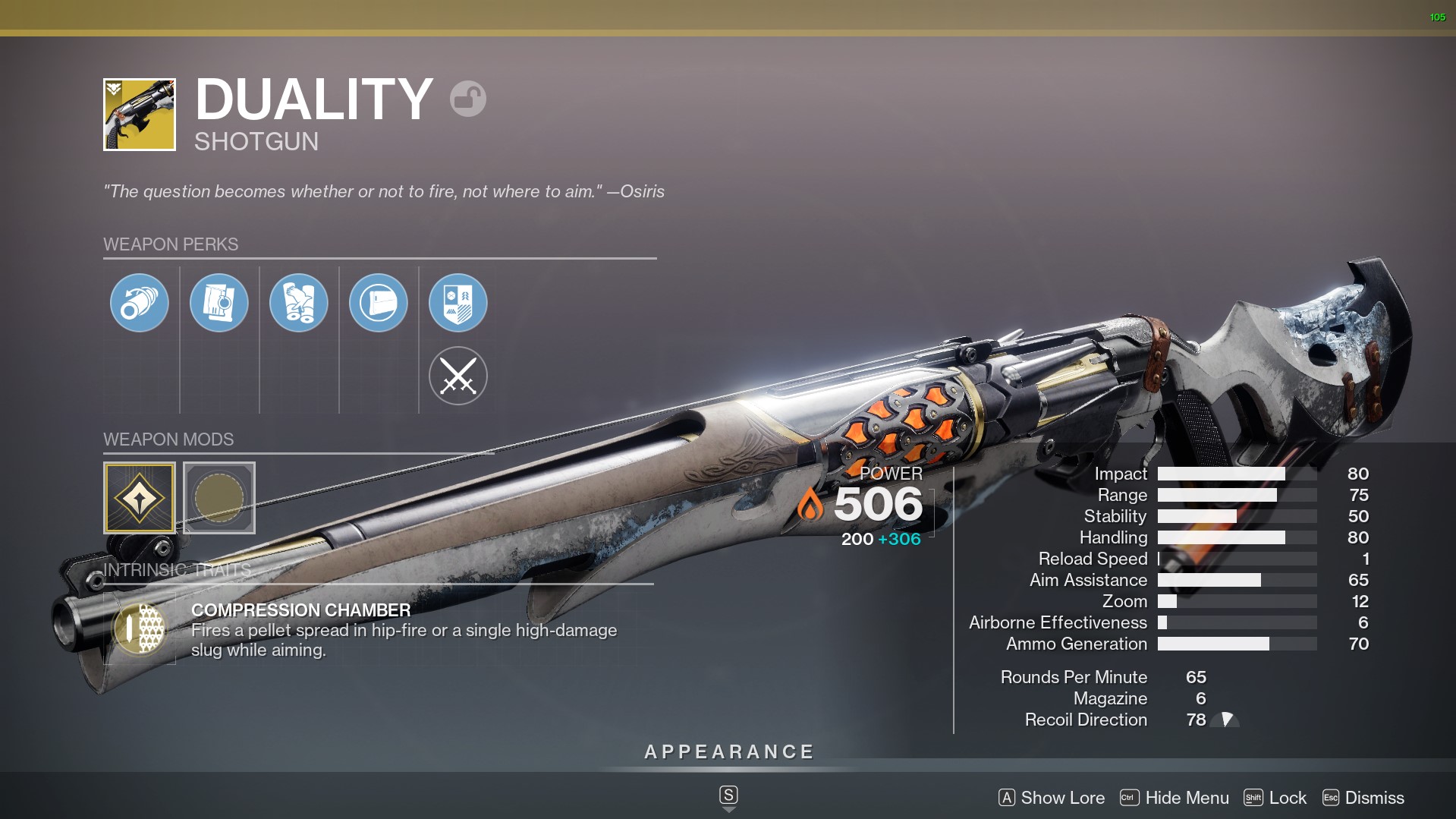Choose the crossed swords Crucible tracker
The width and height of the screenshot is (1456, 819).
click(458, 376)
